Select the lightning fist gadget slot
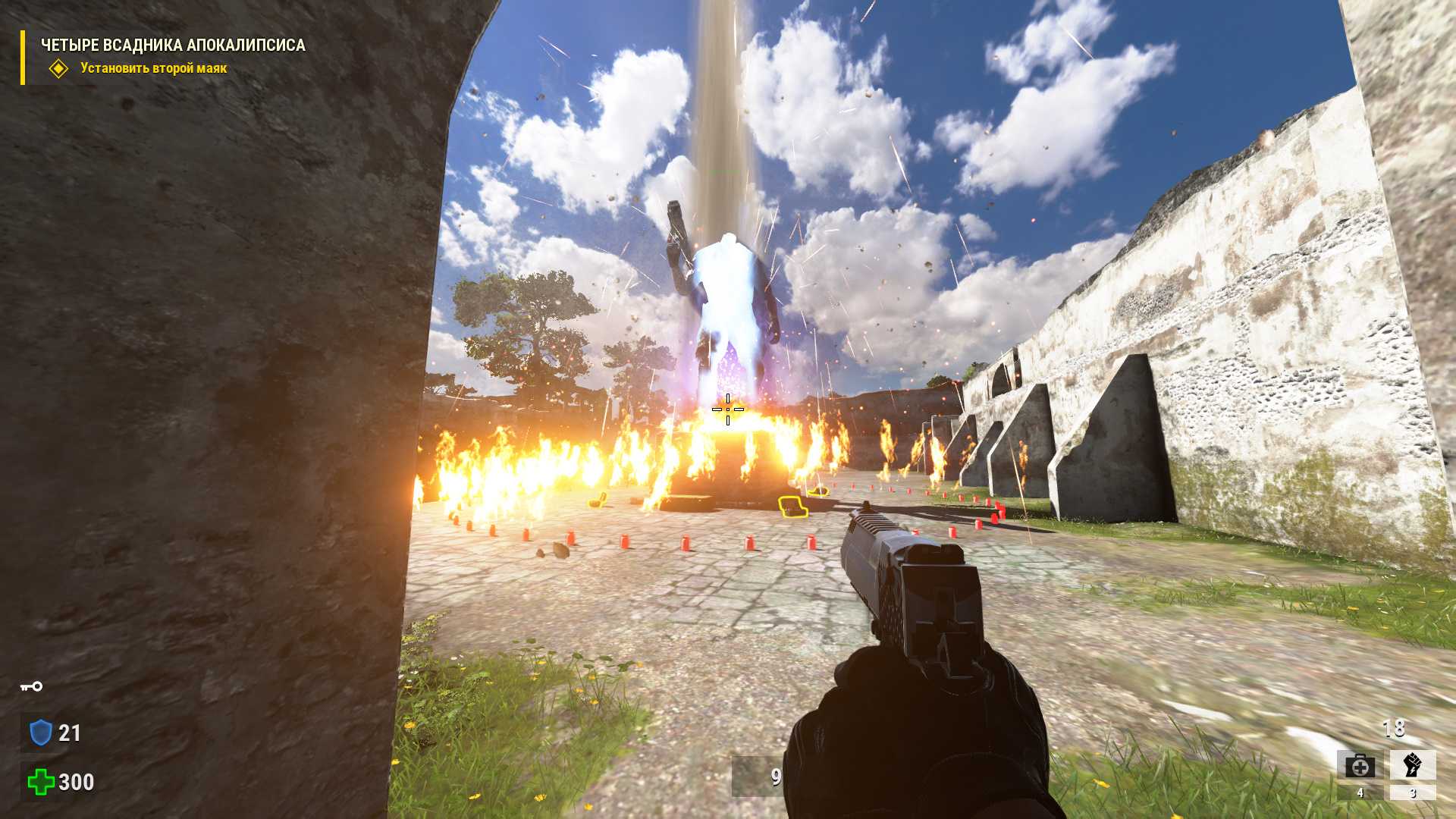The image size is (1456, 819). point(1412,765)
